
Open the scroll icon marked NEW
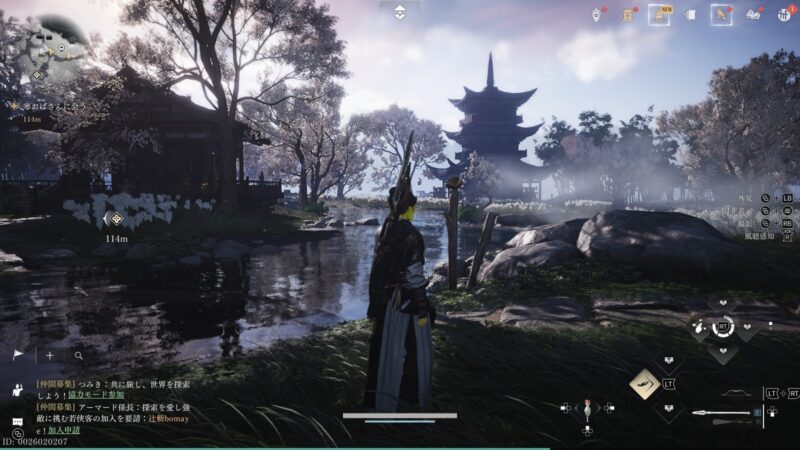click(659, 14)
